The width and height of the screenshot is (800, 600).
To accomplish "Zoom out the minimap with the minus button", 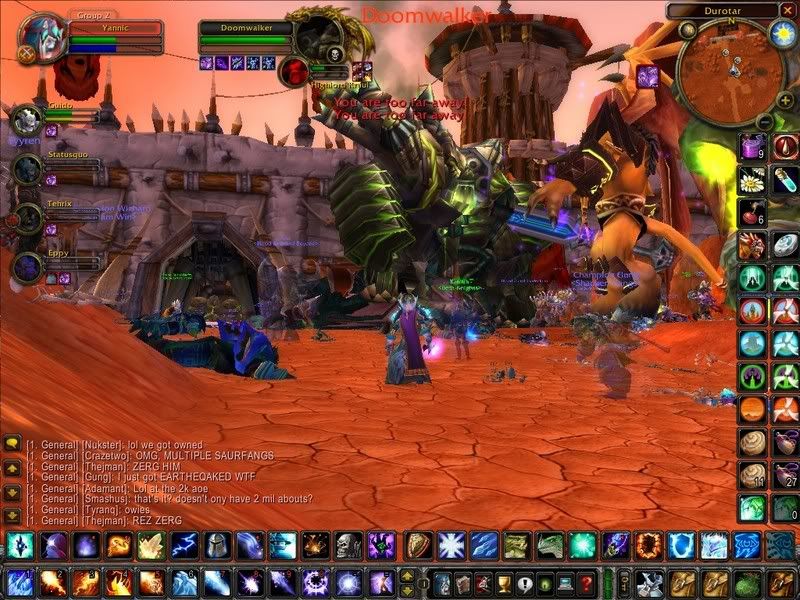I will pyautogui.click(x=762, y=121).
